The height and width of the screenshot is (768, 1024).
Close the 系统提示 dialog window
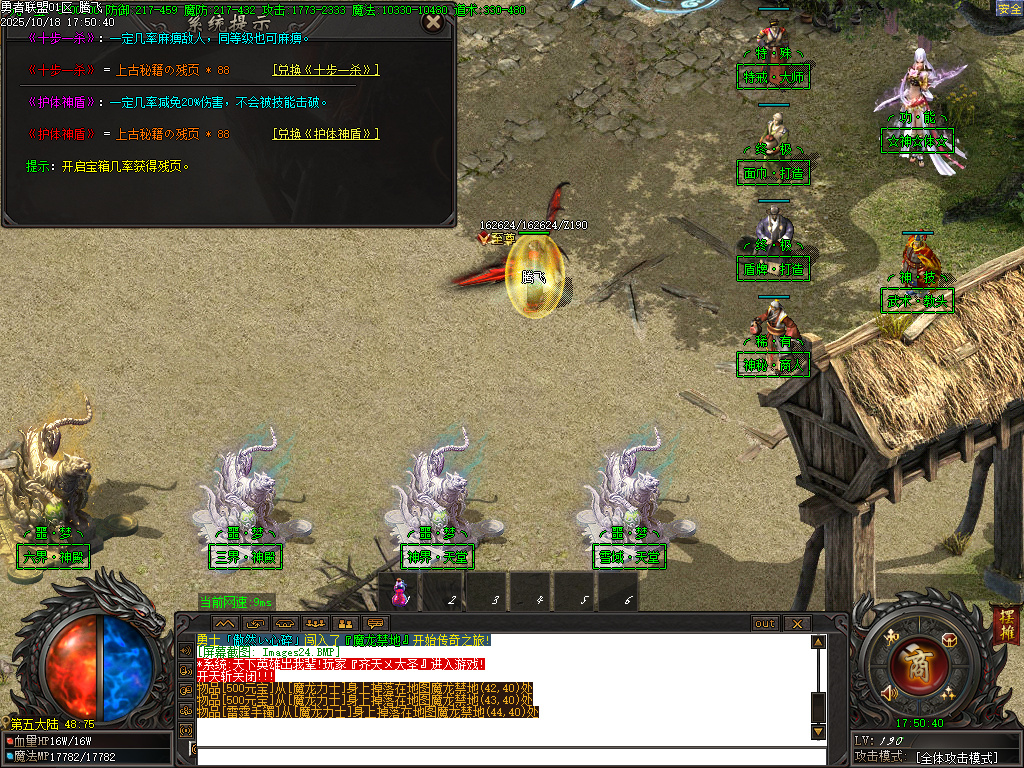tap(432, 21)
